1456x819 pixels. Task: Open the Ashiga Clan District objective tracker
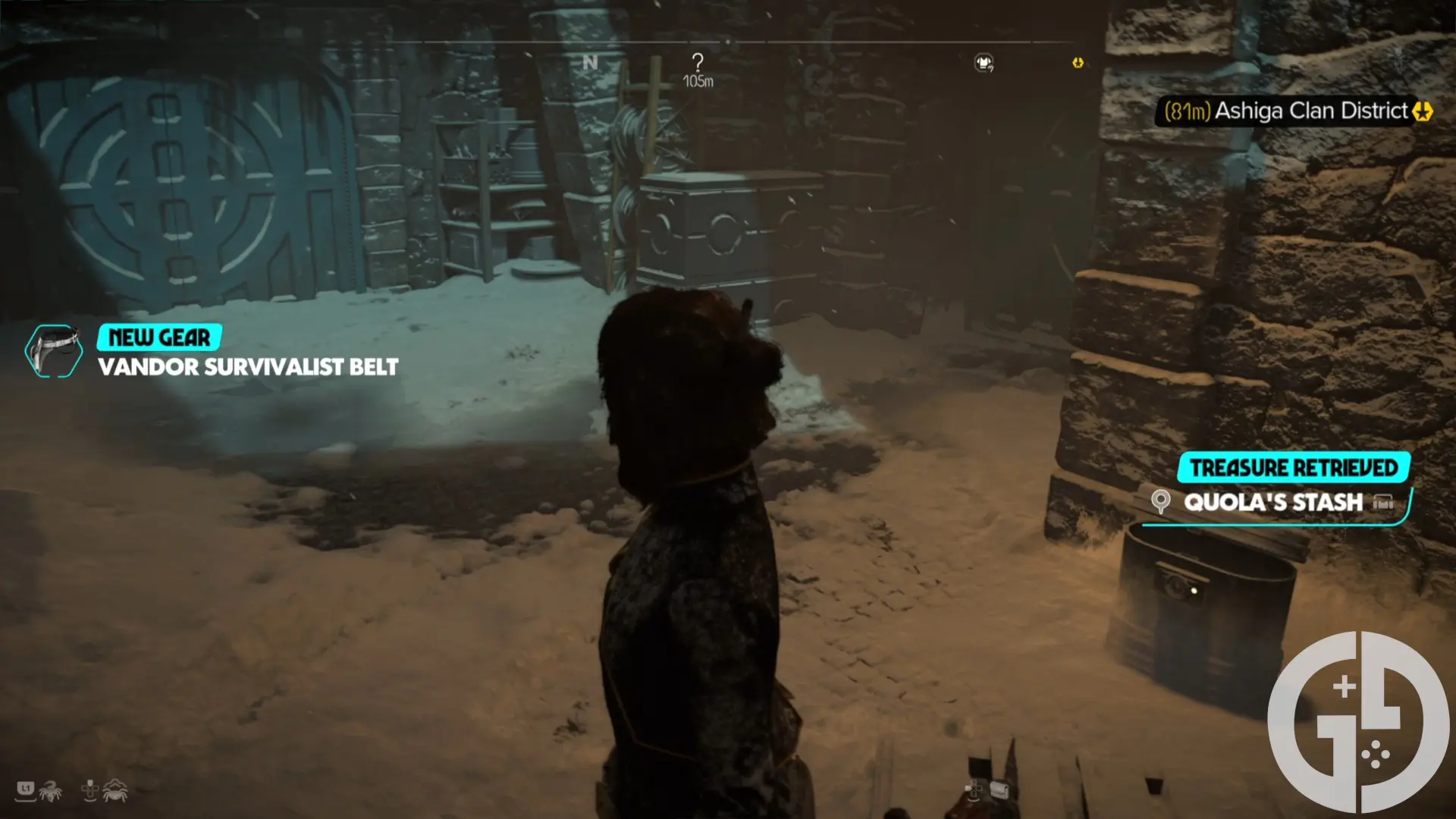point(1298,111)
